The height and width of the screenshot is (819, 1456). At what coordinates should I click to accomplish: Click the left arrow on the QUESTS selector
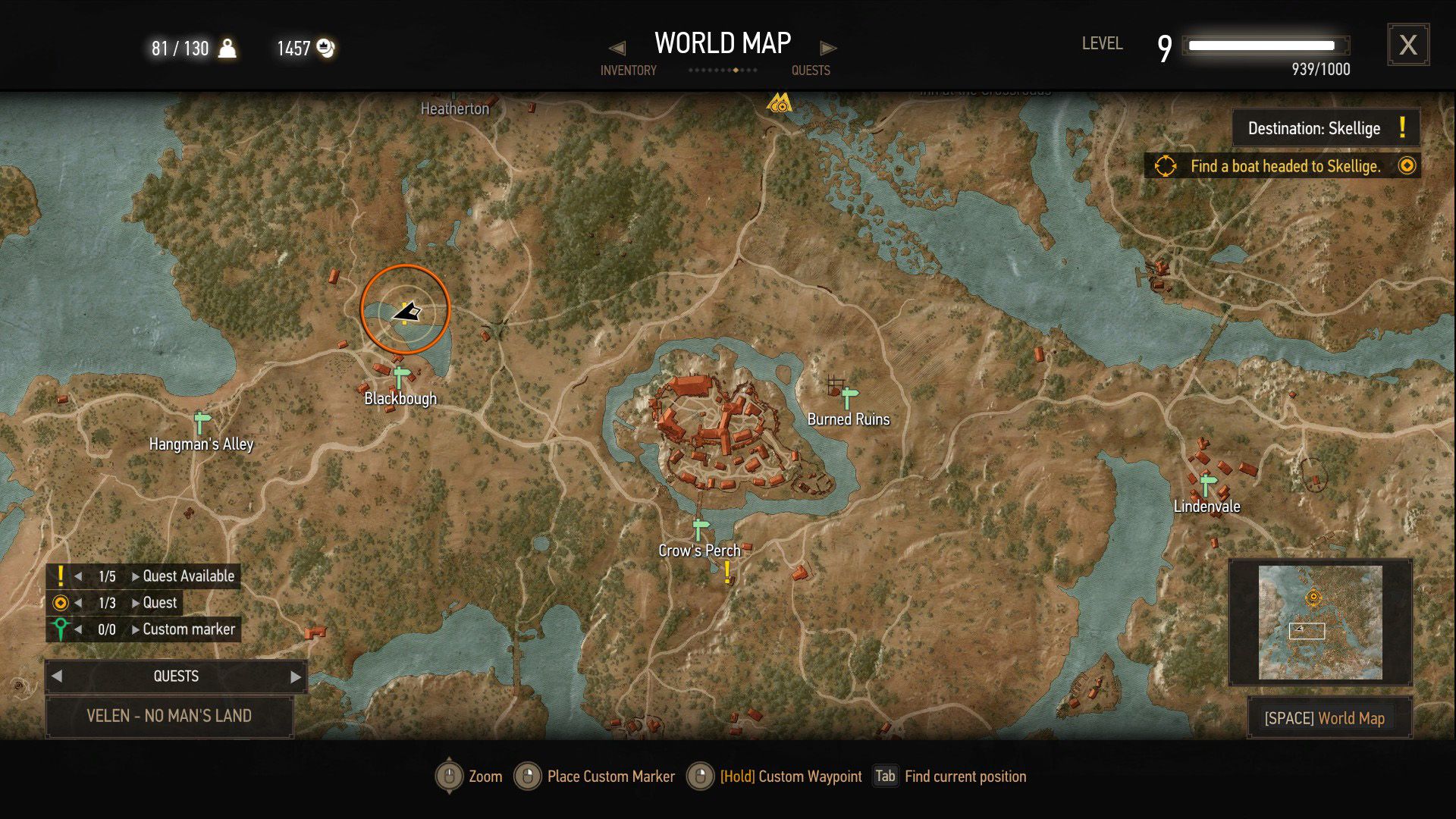point(56,676)
